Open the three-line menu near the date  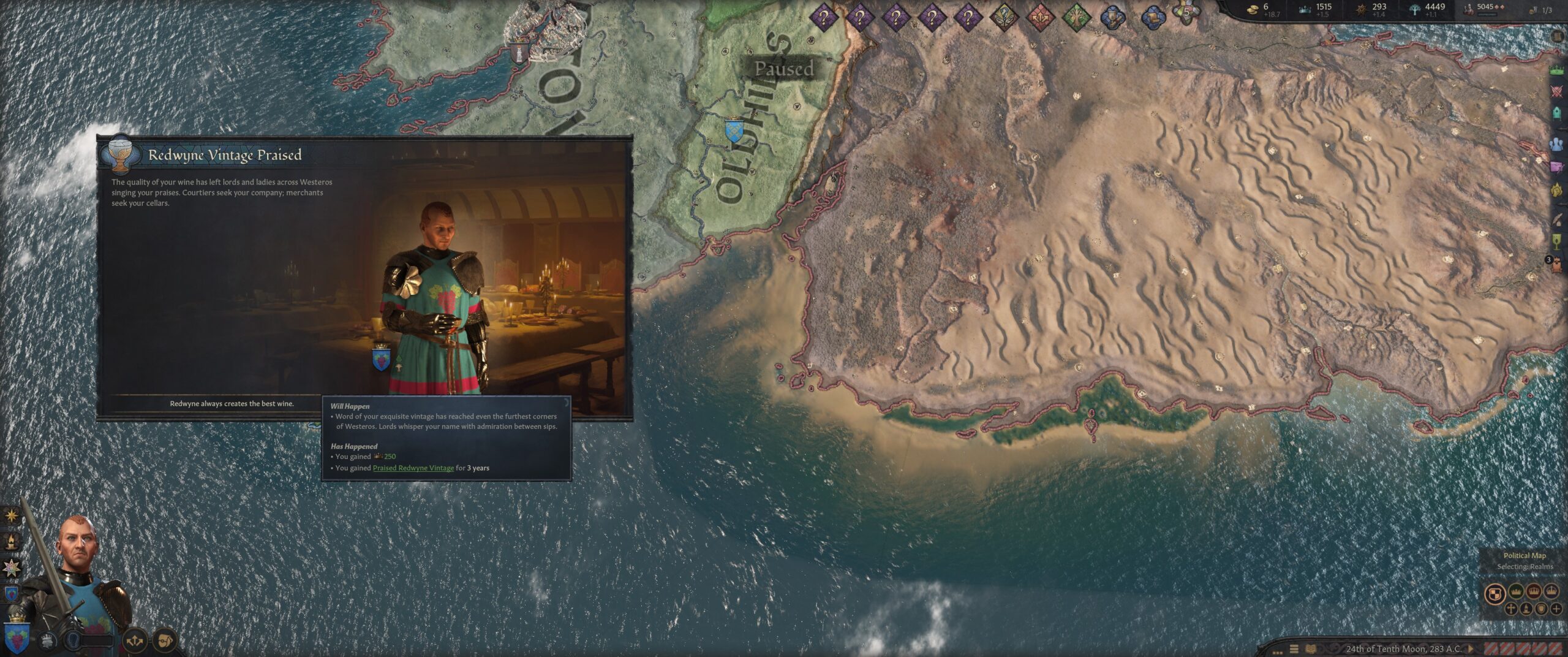tap(1294, 649)
